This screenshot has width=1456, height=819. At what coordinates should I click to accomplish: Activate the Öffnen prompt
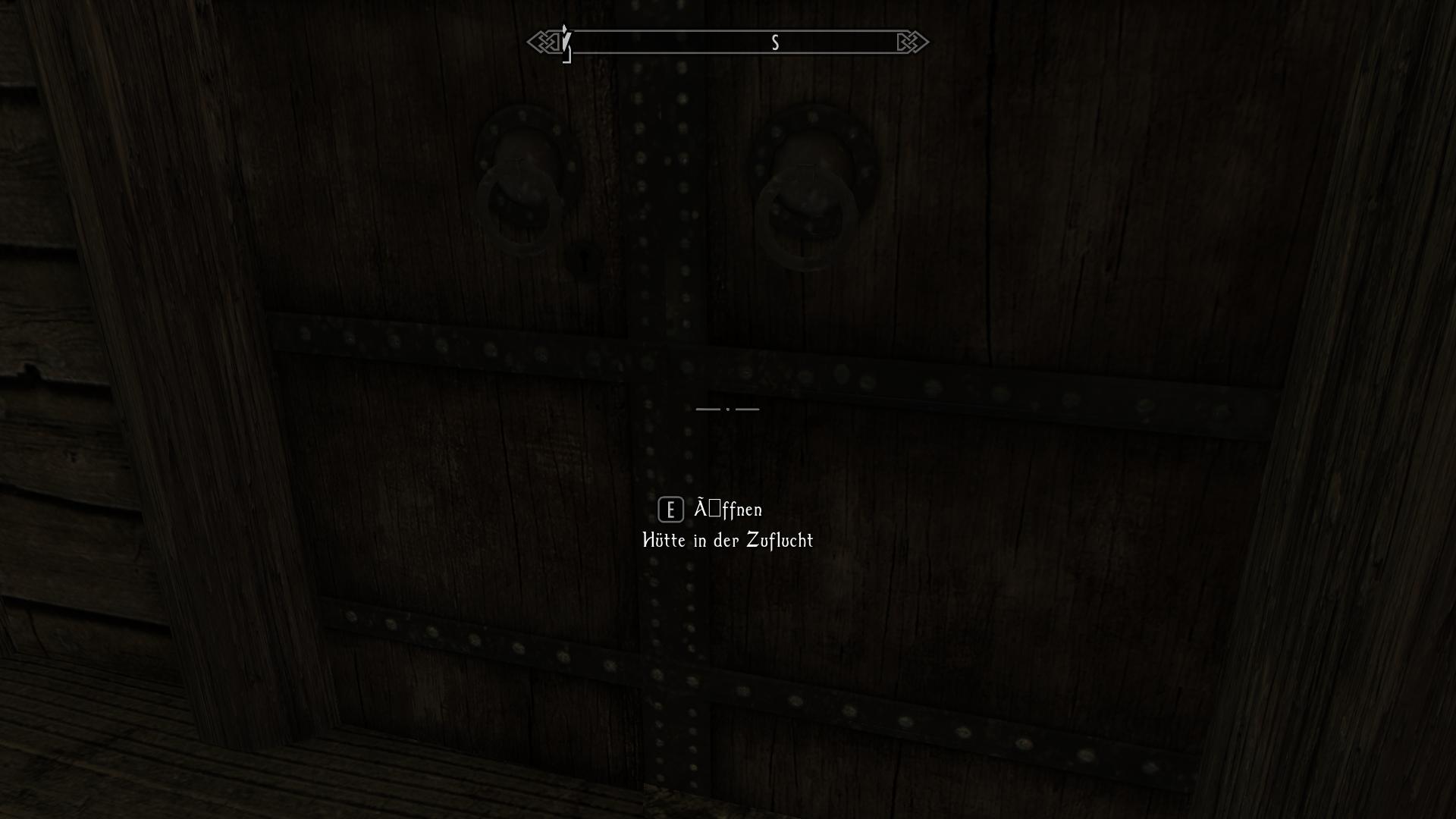point(669,510)
